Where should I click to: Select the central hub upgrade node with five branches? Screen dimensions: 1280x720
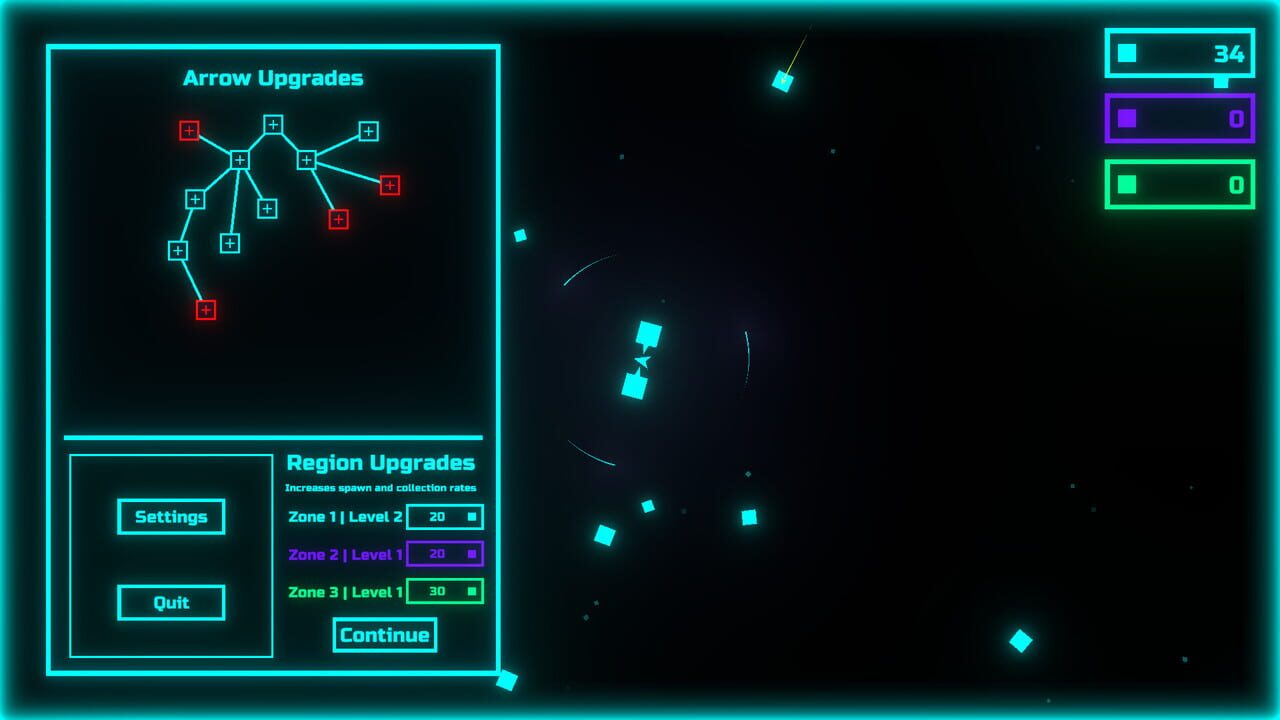[x=240, y=159]
